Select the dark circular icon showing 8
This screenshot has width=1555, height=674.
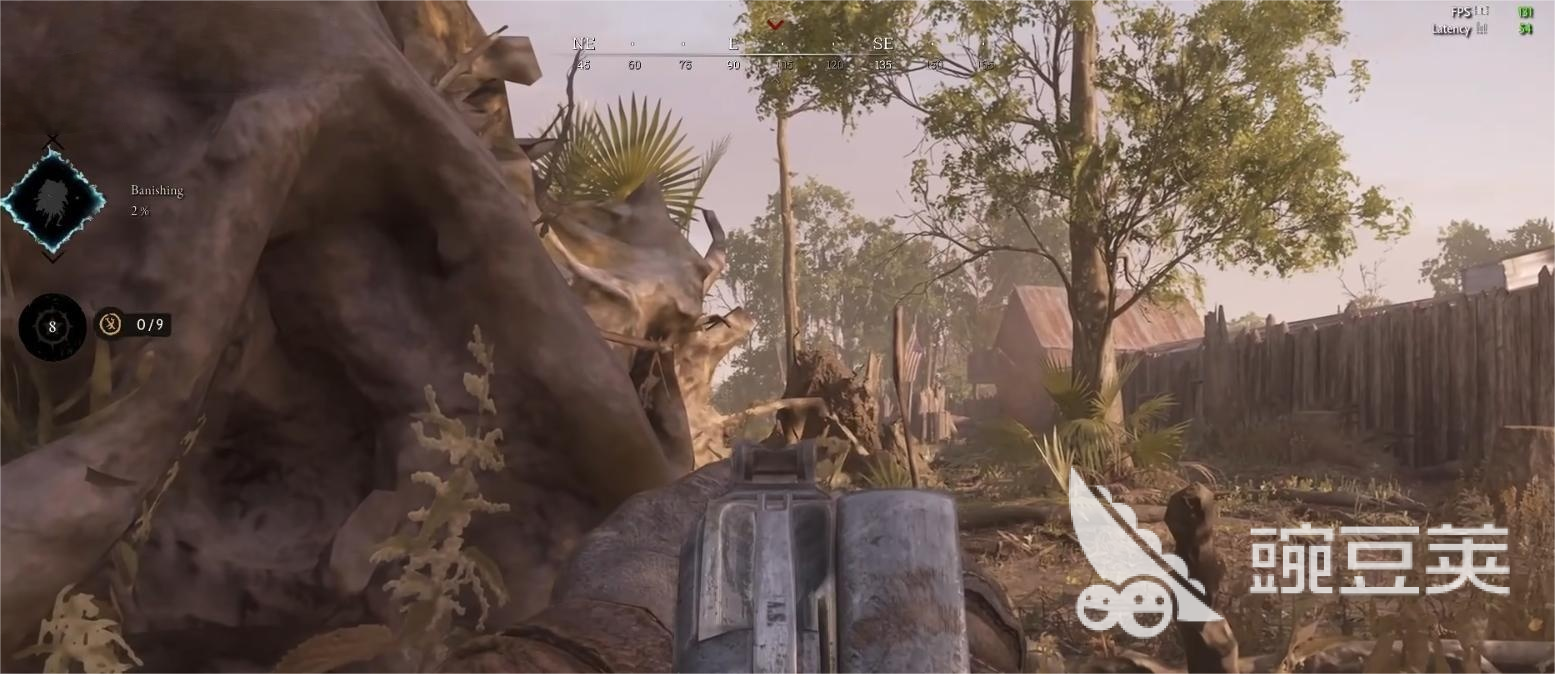pos(52,326)
